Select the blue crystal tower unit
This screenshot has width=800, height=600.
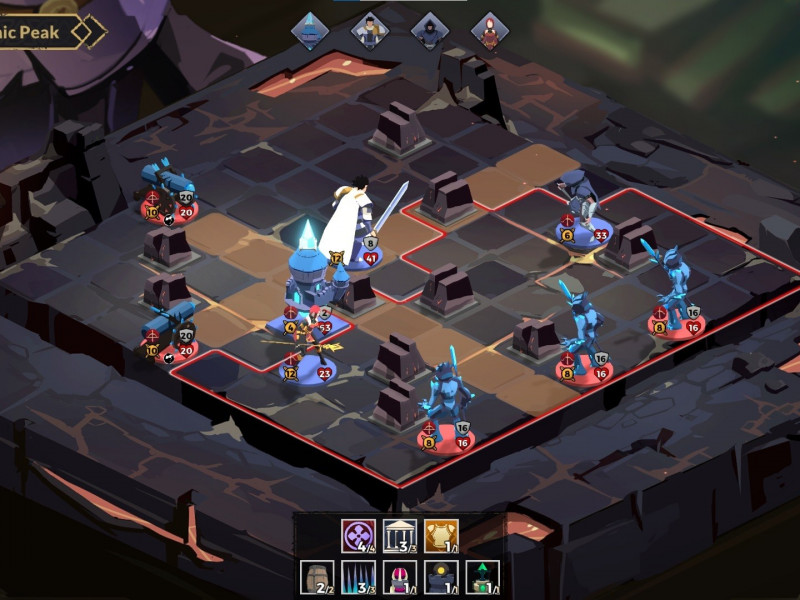point(308,275)
